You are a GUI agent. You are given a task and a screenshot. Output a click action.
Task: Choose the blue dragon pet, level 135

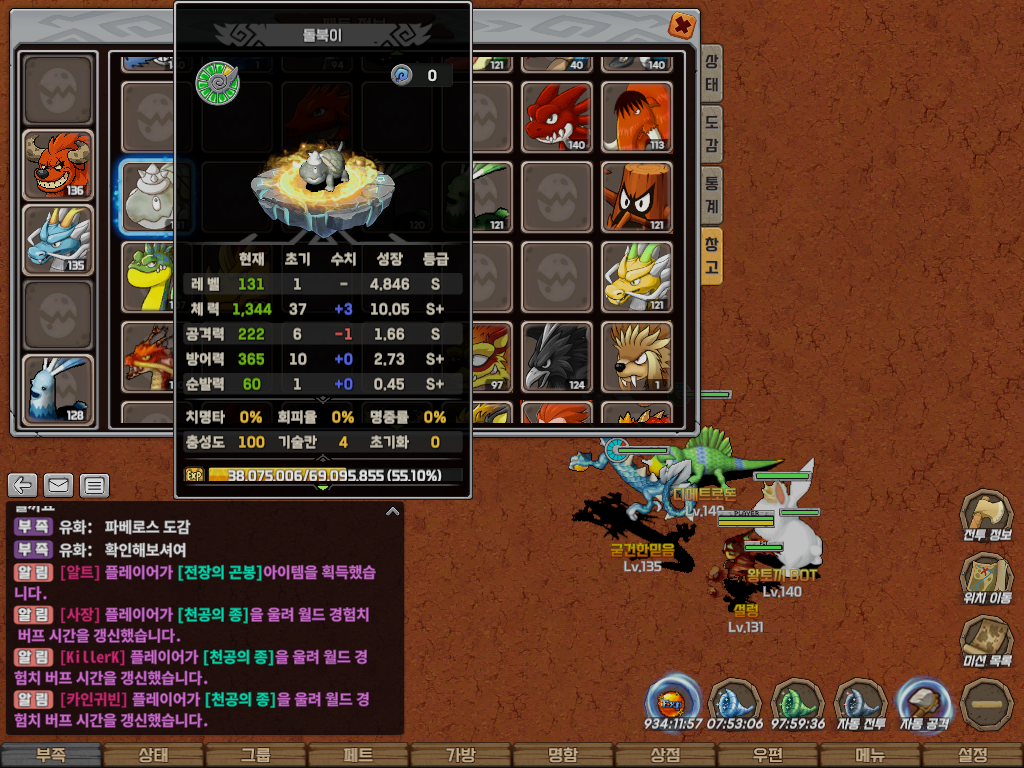58,240
